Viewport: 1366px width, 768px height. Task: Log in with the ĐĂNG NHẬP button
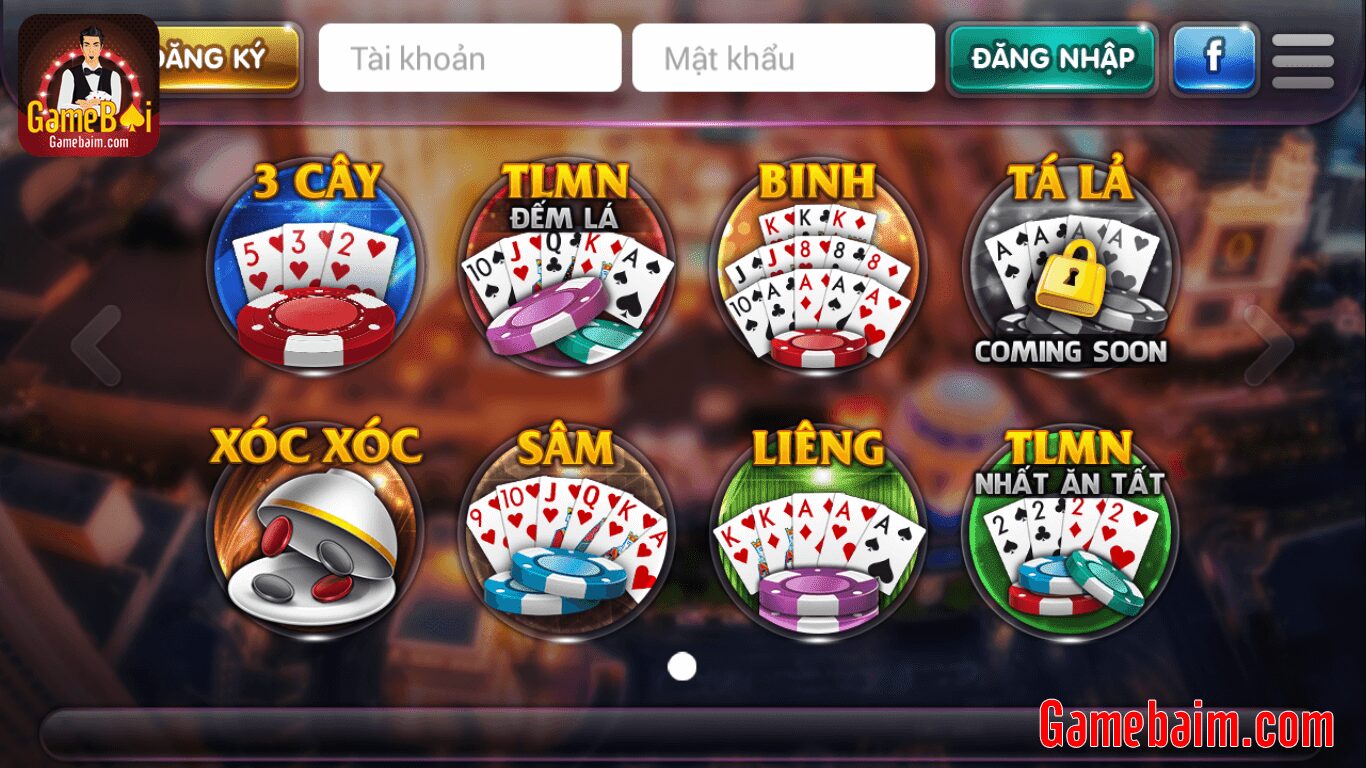pos(1052,58)
